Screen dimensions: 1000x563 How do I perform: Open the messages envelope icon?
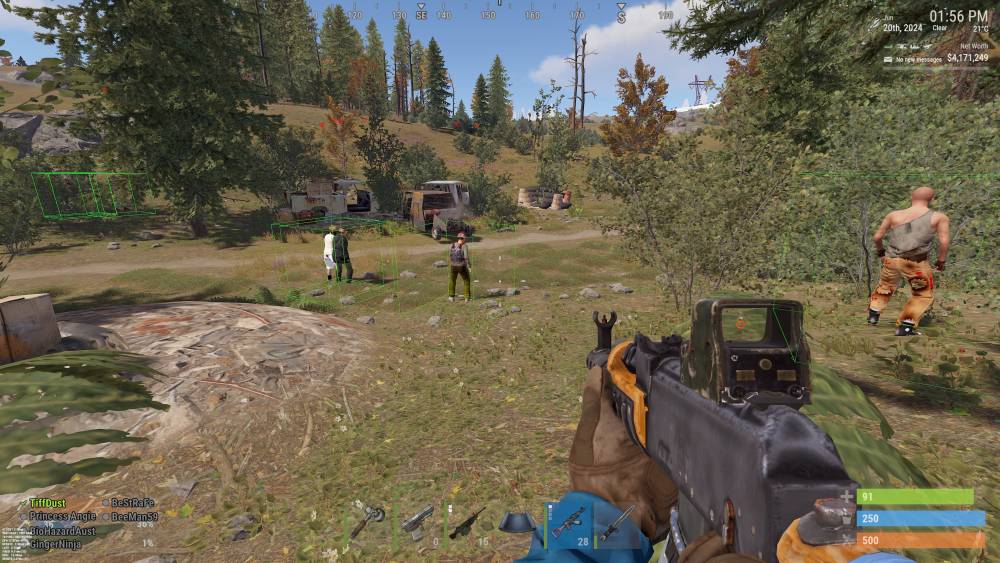coord(887,59)
